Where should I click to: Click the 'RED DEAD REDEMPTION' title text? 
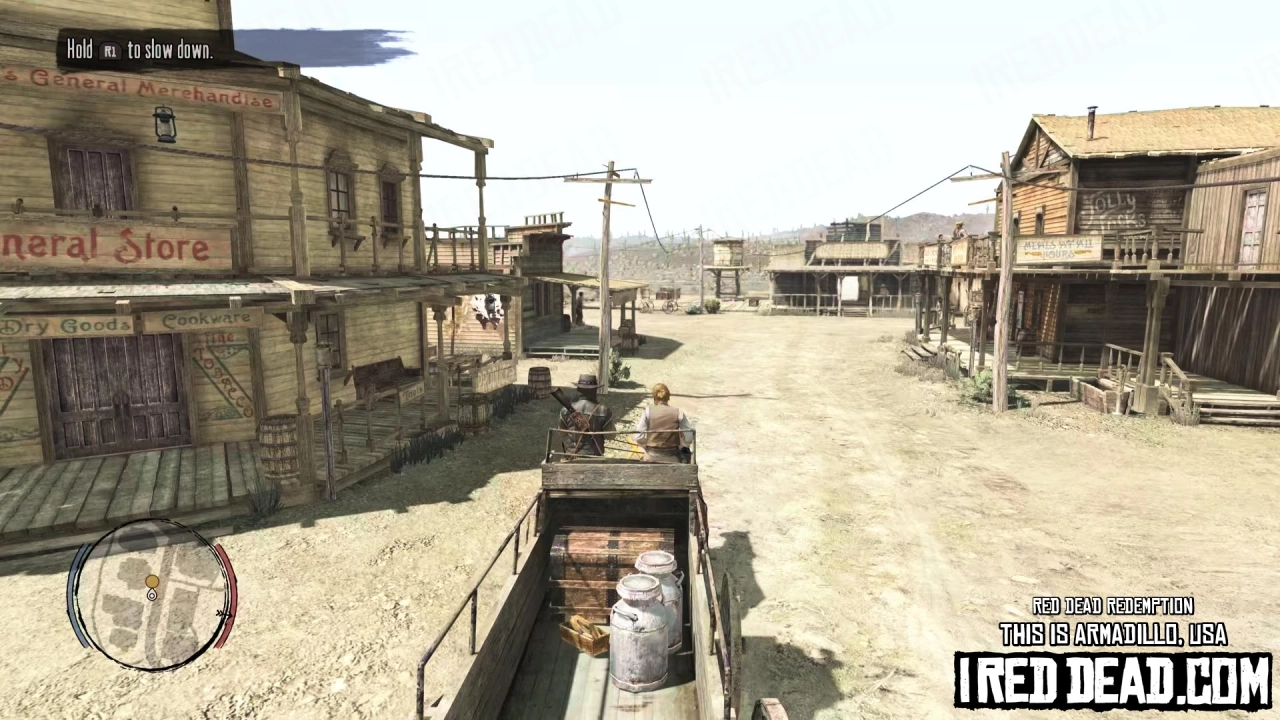coord(1112,606)
